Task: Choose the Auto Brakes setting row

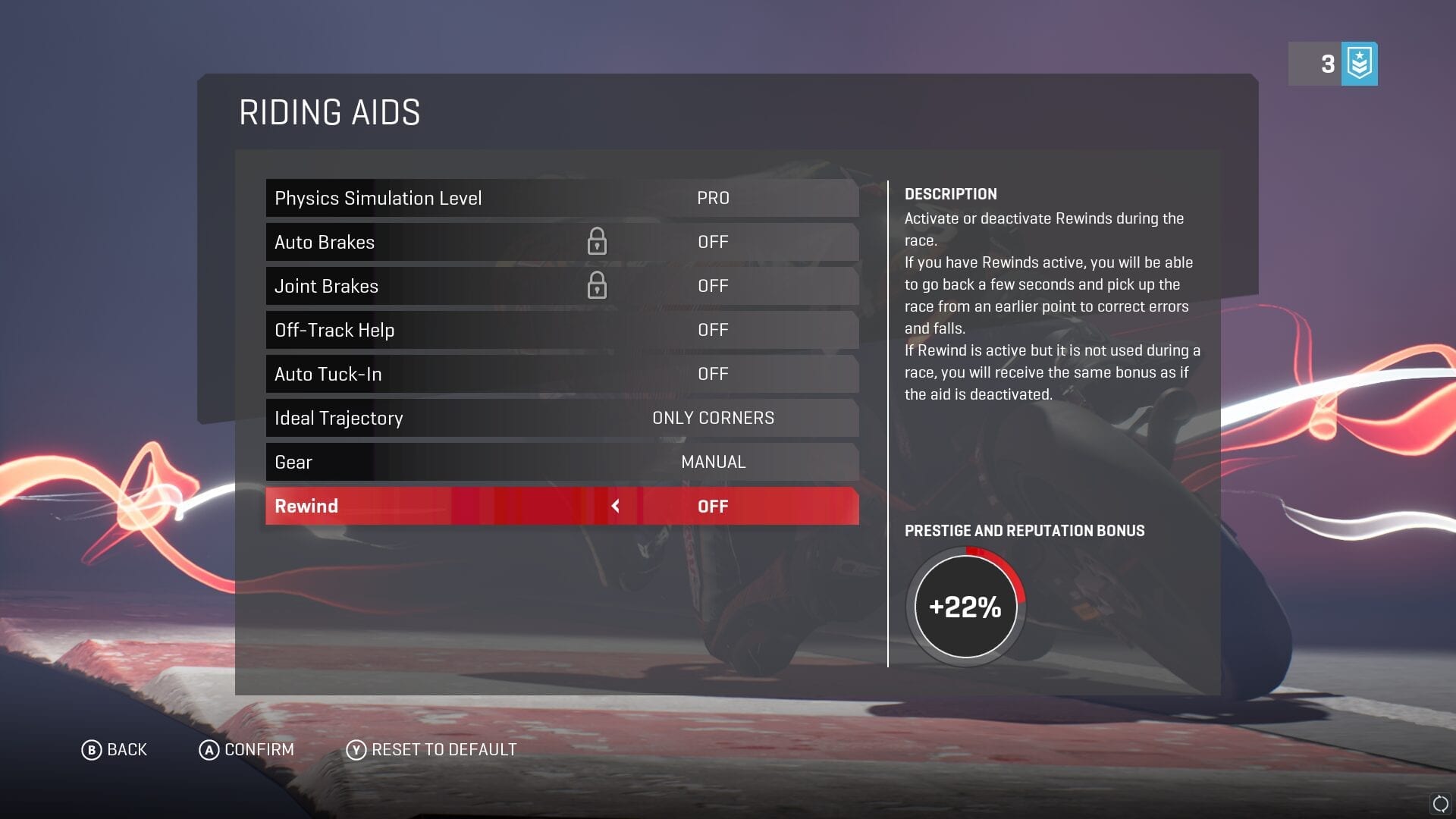Action: [x=561, y=242]
